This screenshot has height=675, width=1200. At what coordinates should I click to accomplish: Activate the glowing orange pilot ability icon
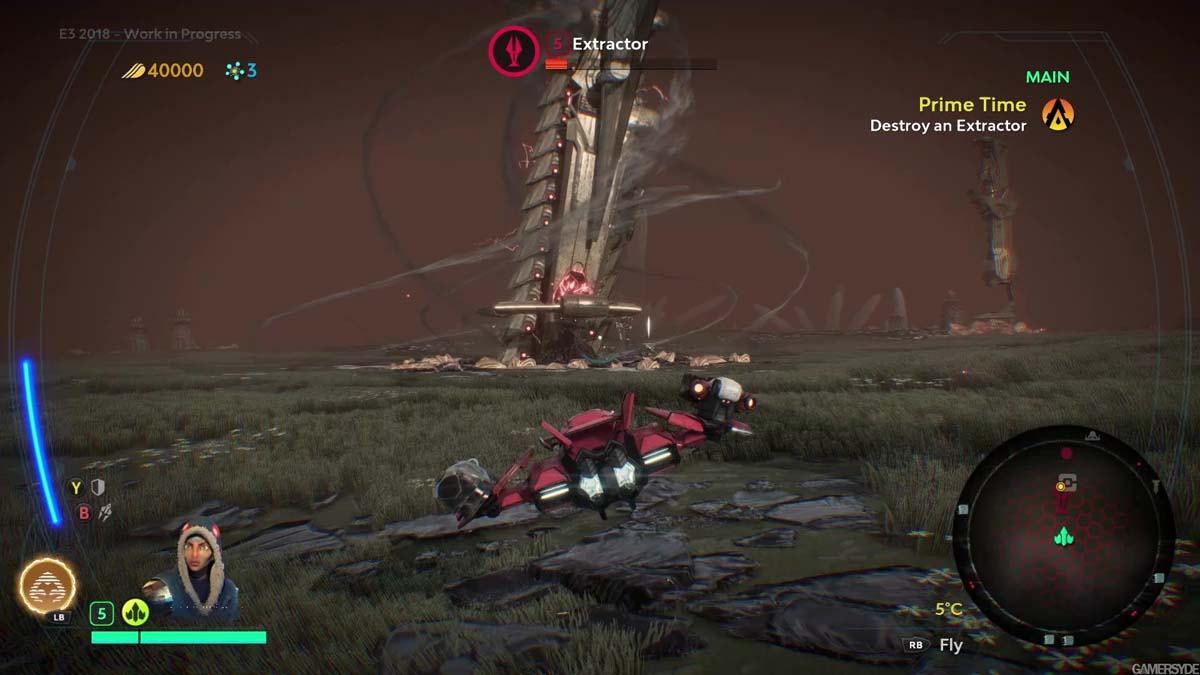tap(47, 584)
